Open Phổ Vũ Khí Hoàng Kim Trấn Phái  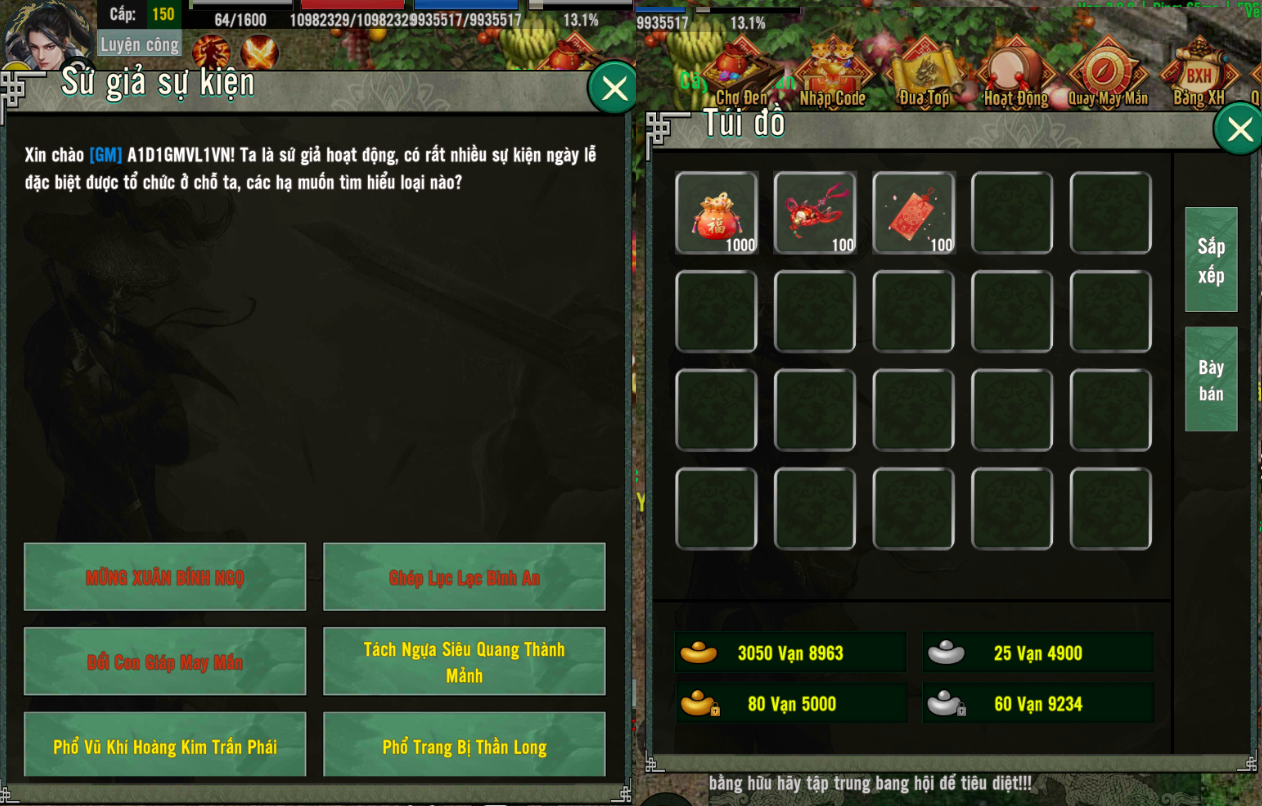coord(165,746)
